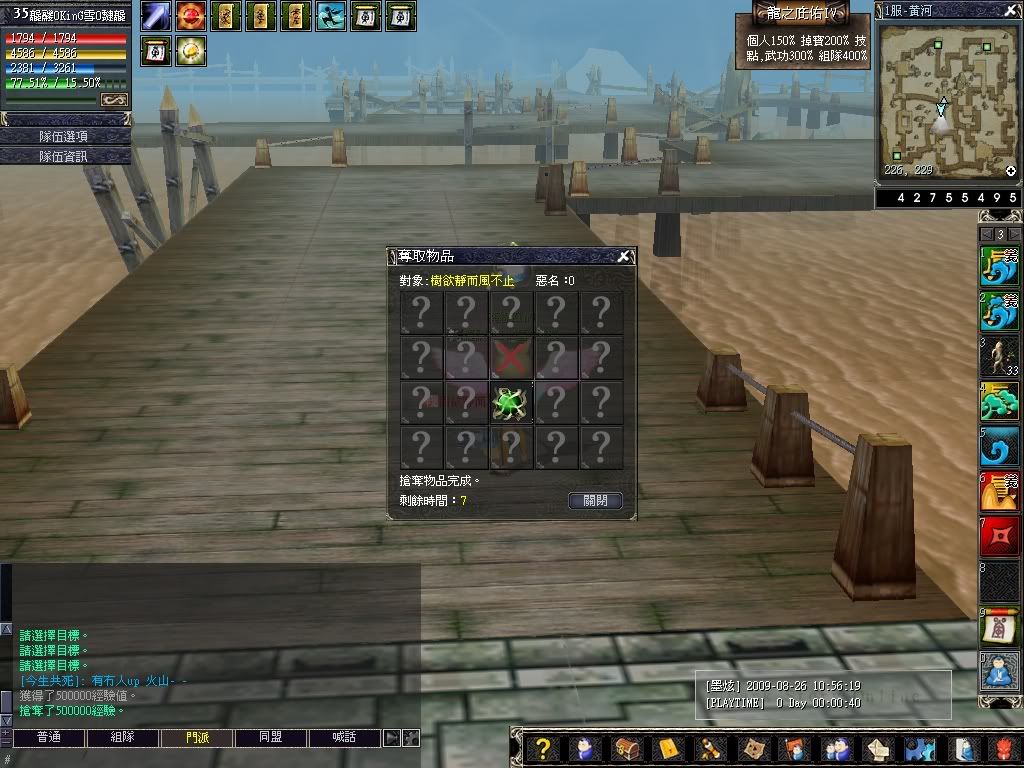Viewport: 1024px width, 768px height.
Task: Select the green orb item slot
Action: [x=511, y=403]
